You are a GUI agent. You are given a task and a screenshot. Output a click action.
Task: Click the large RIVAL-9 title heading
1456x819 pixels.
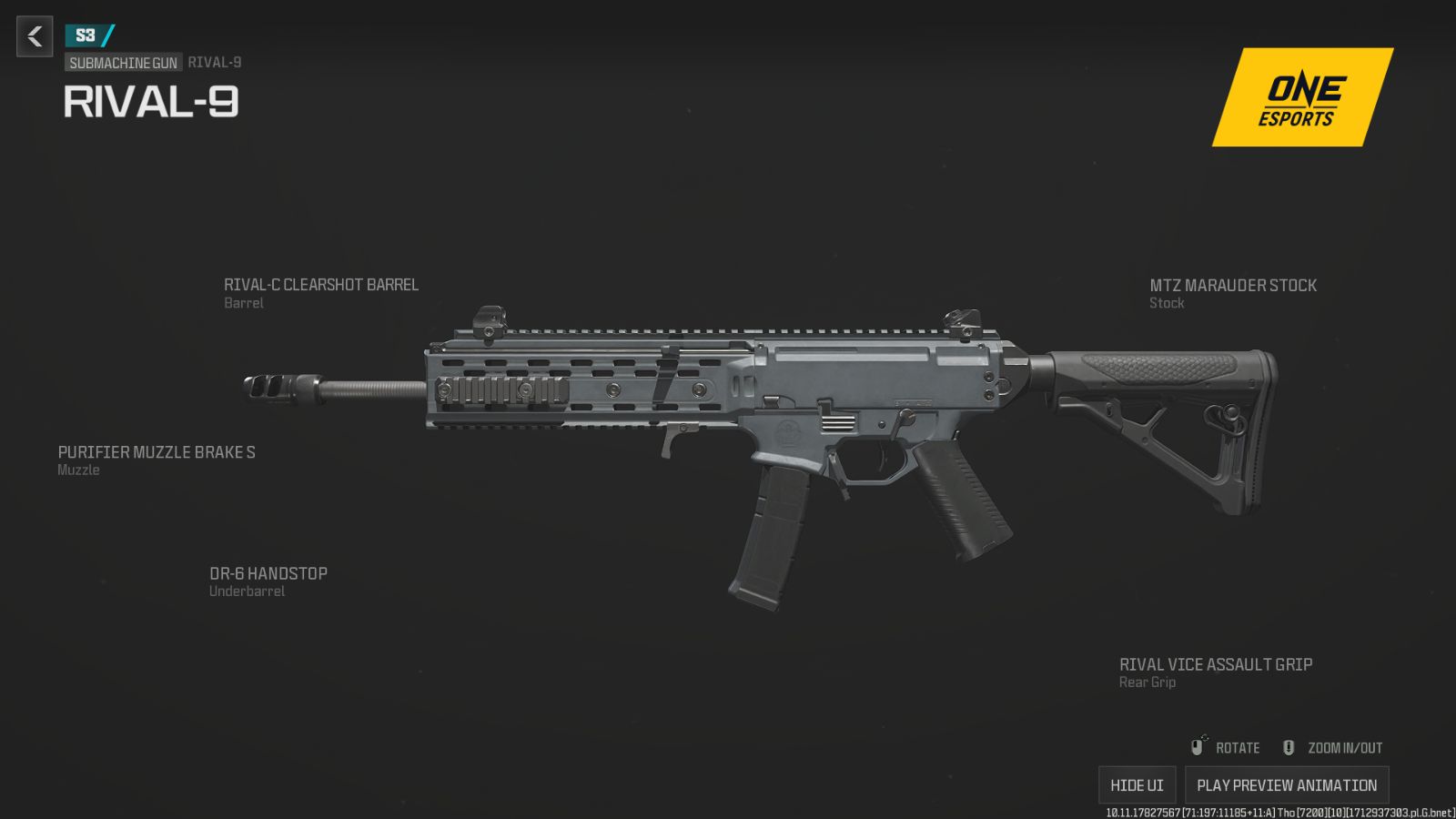151,103
